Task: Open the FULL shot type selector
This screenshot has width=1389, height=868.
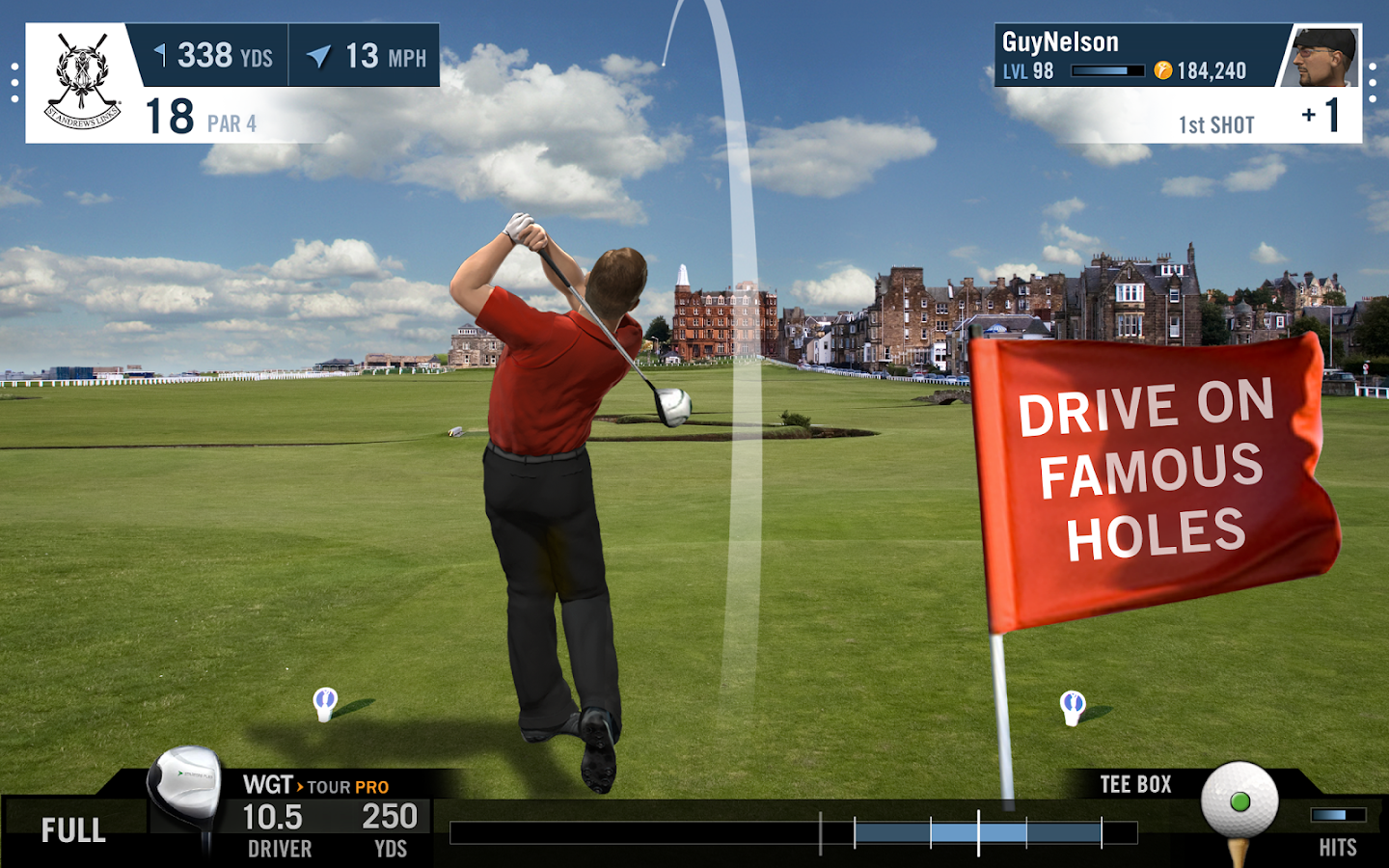Action: (73, 830)
